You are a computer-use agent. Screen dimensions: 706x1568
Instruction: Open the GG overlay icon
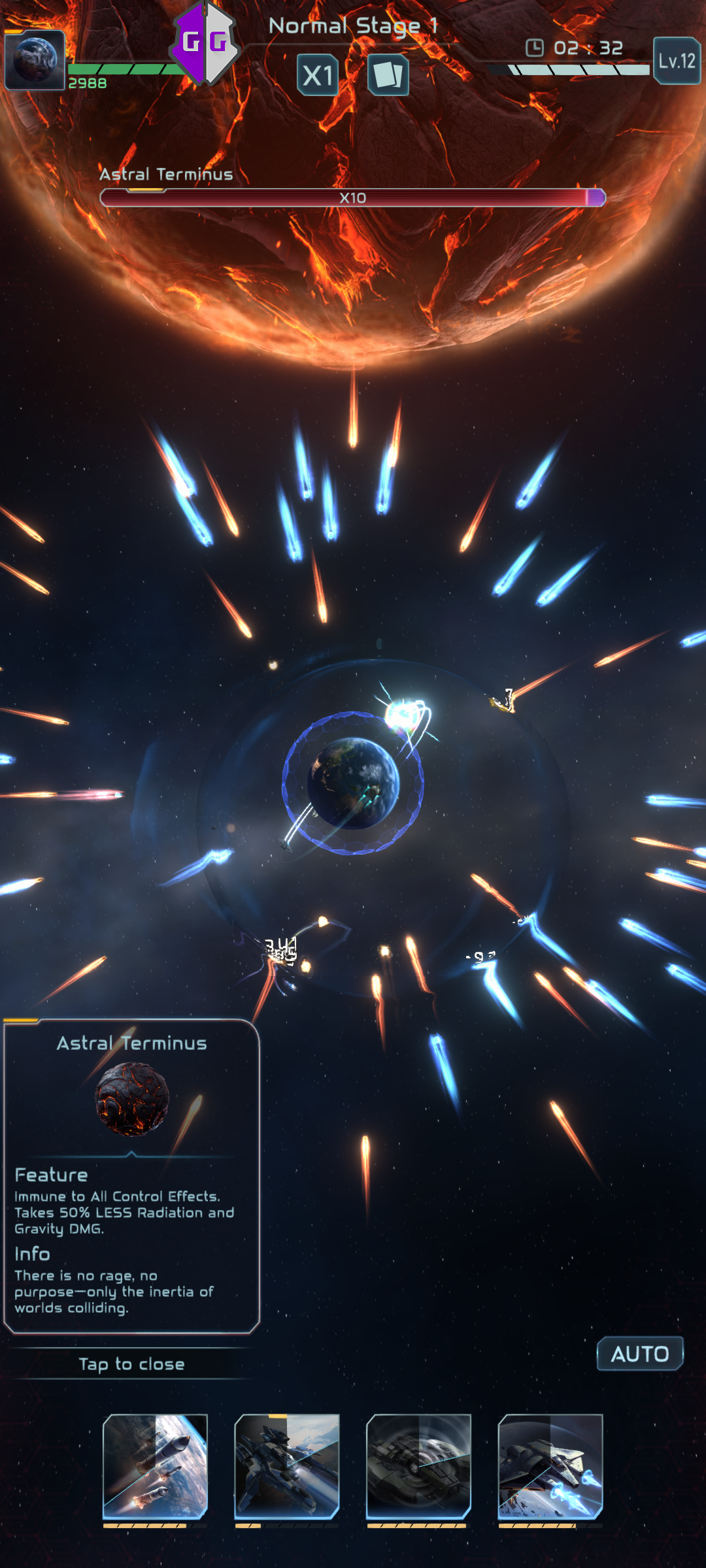coord(205,43)
